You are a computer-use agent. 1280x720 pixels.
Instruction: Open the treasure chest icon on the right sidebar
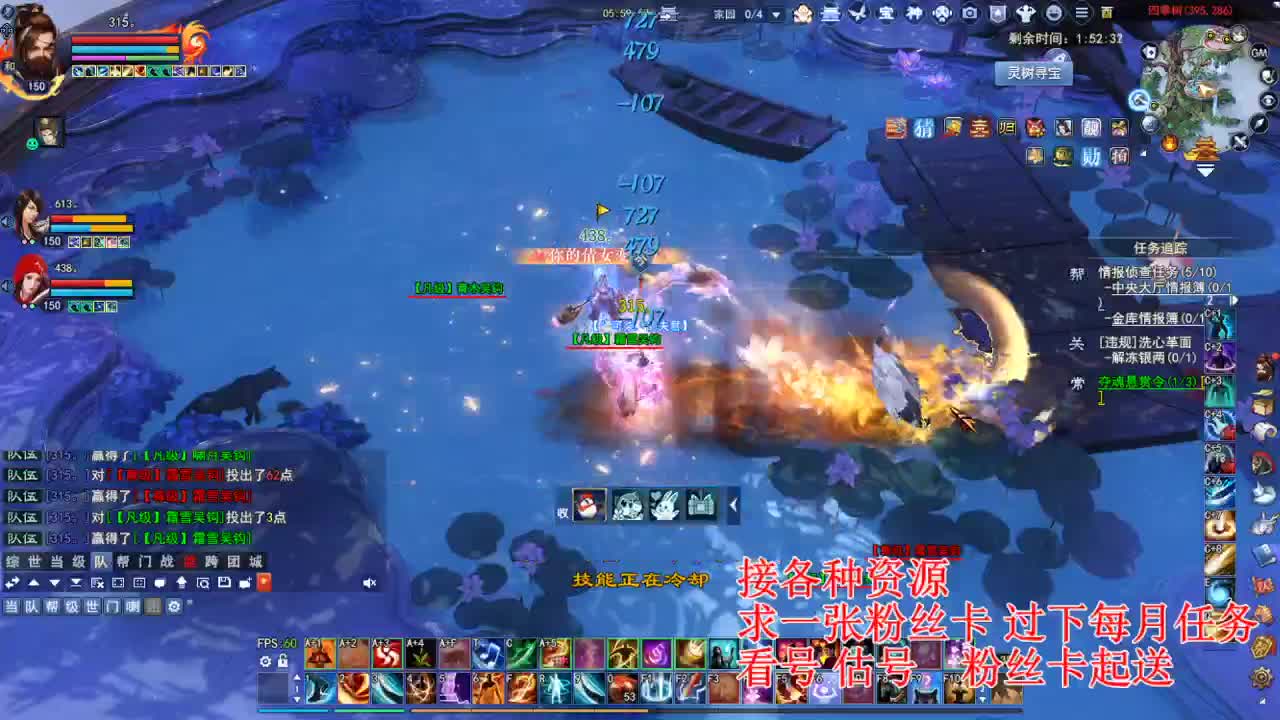[1262, 407]
